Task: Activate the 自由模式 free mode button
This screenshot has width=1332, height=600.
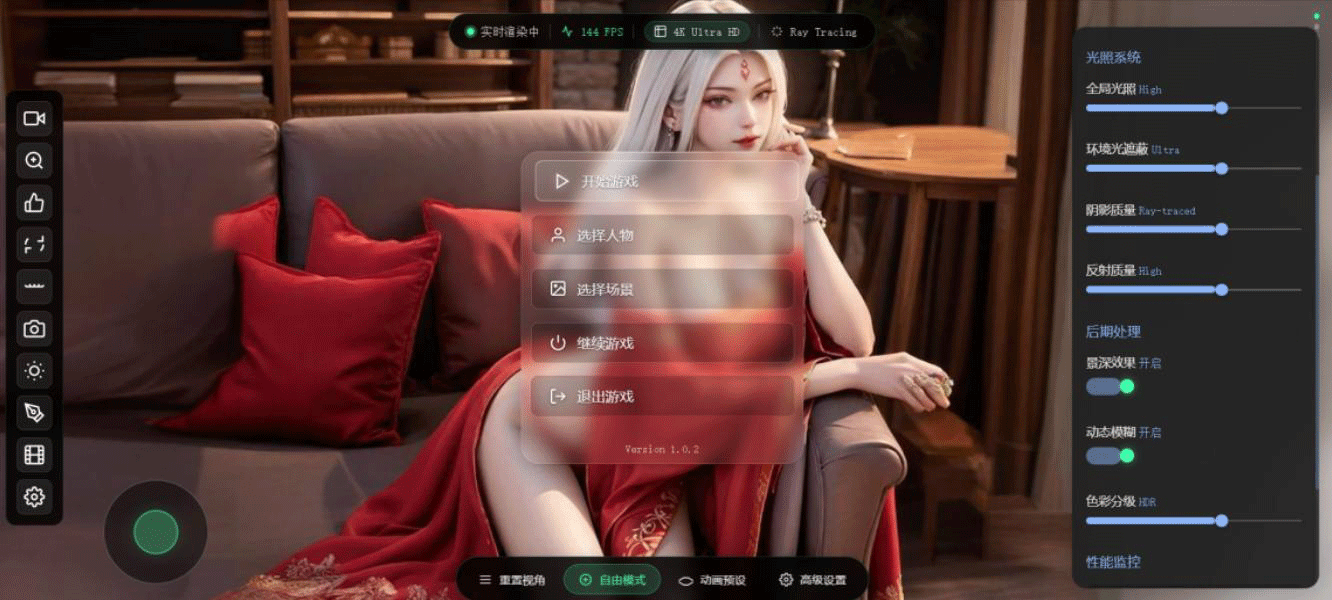Action: point(612,580)
